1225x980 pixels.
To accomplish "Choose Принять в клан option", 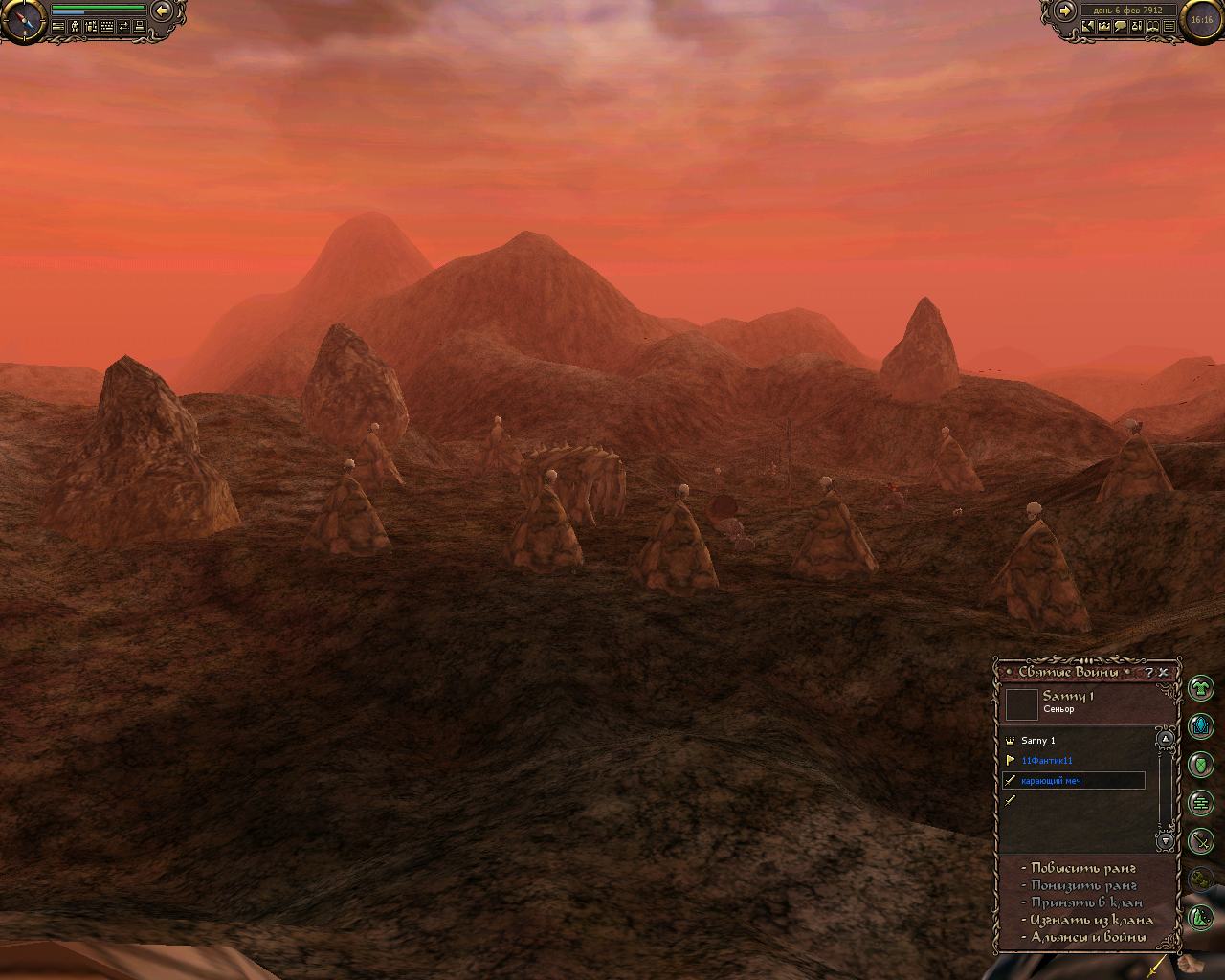I will tap(1086, 902).
